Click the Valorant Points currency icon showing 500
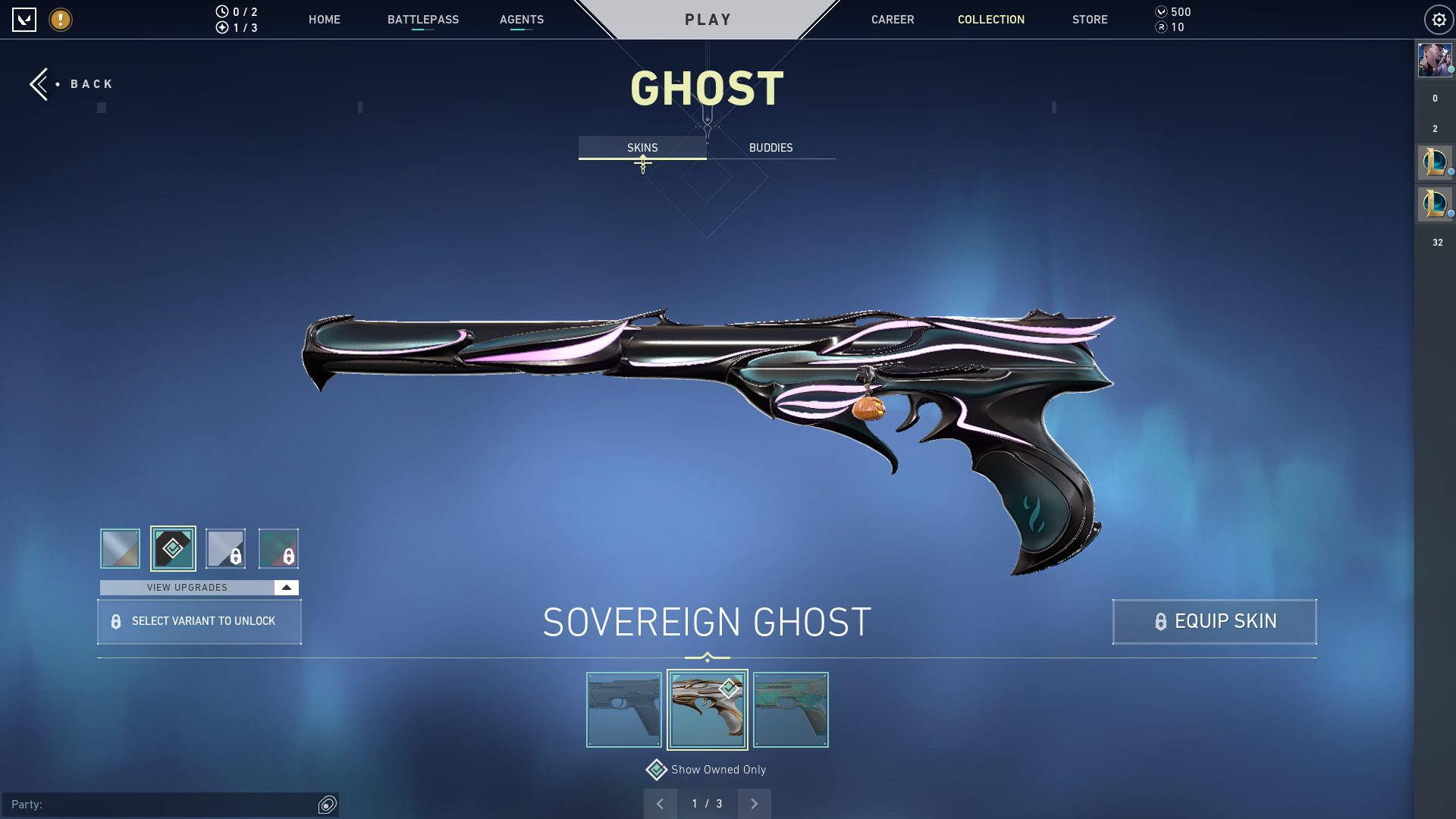This screenshot has height=819, width=1456. pos(1162,11)
